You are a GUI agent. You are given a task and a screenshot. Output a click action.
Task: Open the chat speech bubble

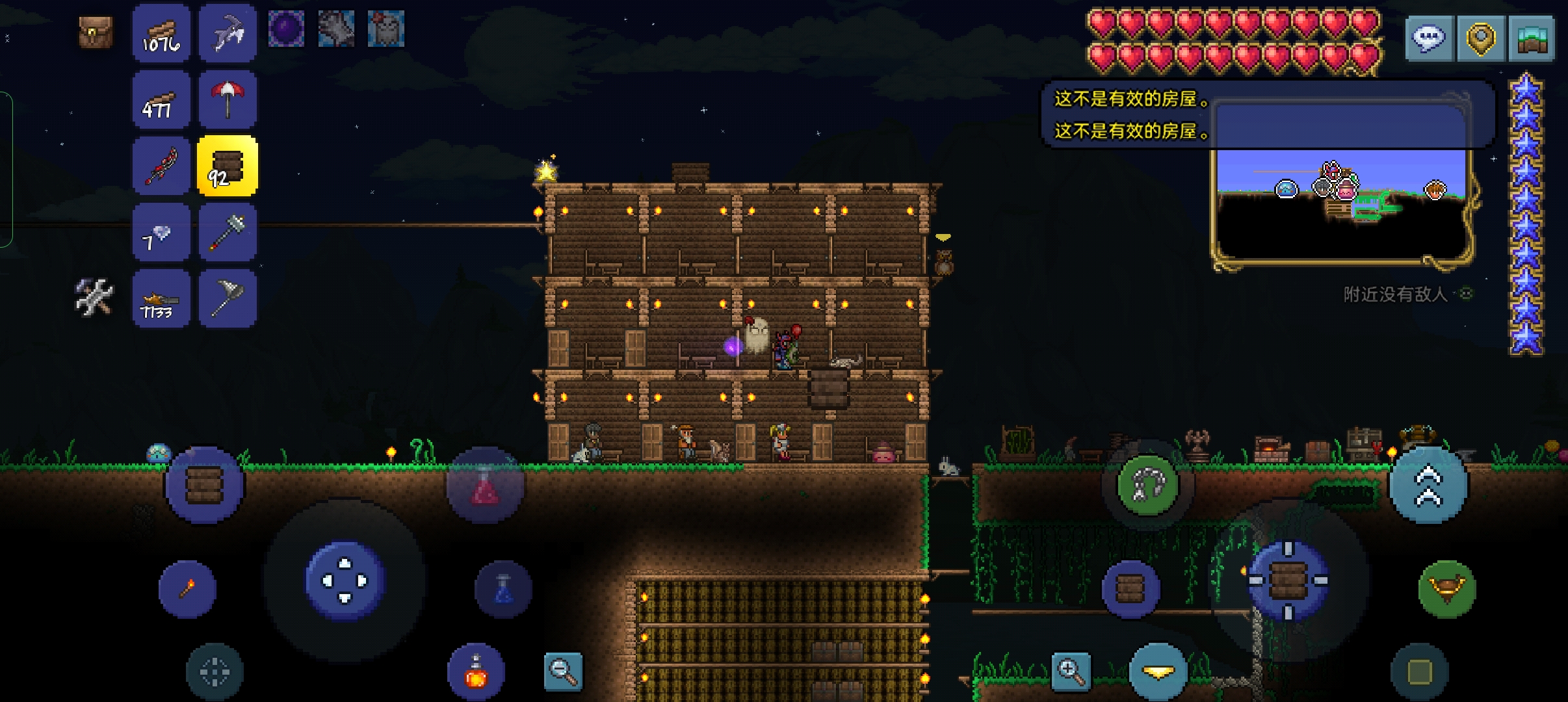1429,39
